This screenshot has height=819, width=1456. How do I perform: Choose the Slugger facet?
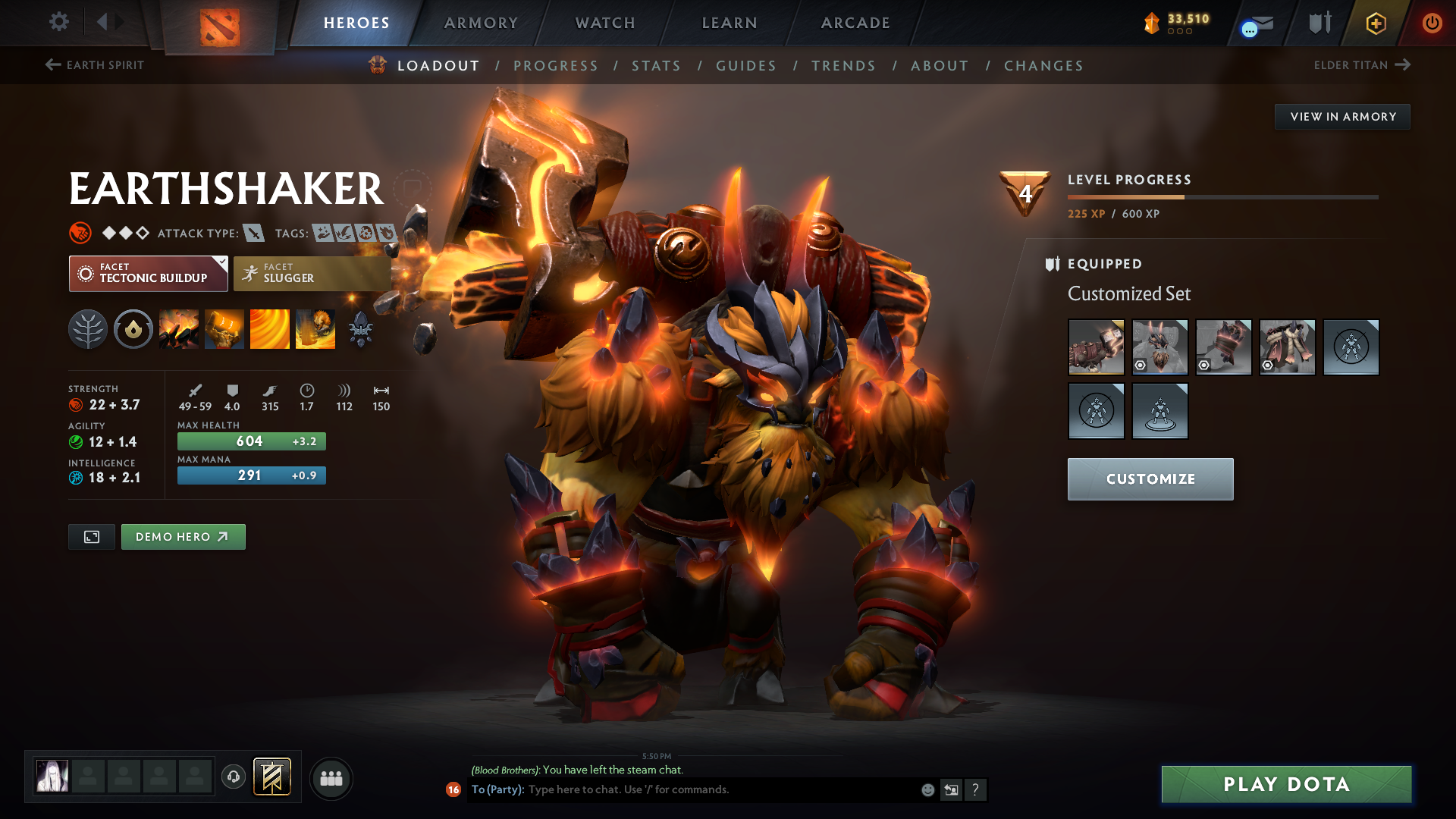pos(312,274)
